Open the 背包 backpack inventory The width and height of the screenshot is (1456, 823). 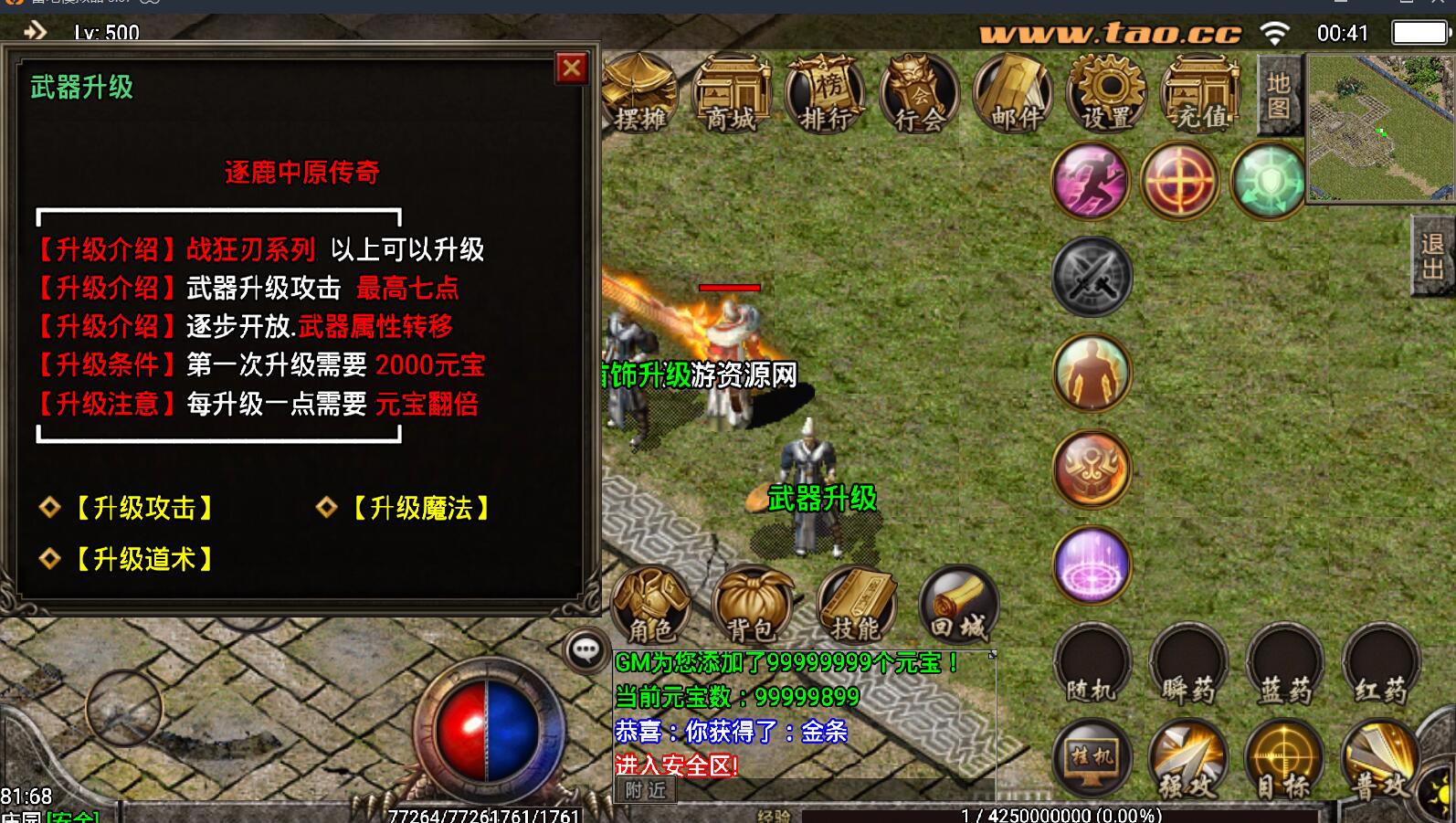tap(753, 604)
